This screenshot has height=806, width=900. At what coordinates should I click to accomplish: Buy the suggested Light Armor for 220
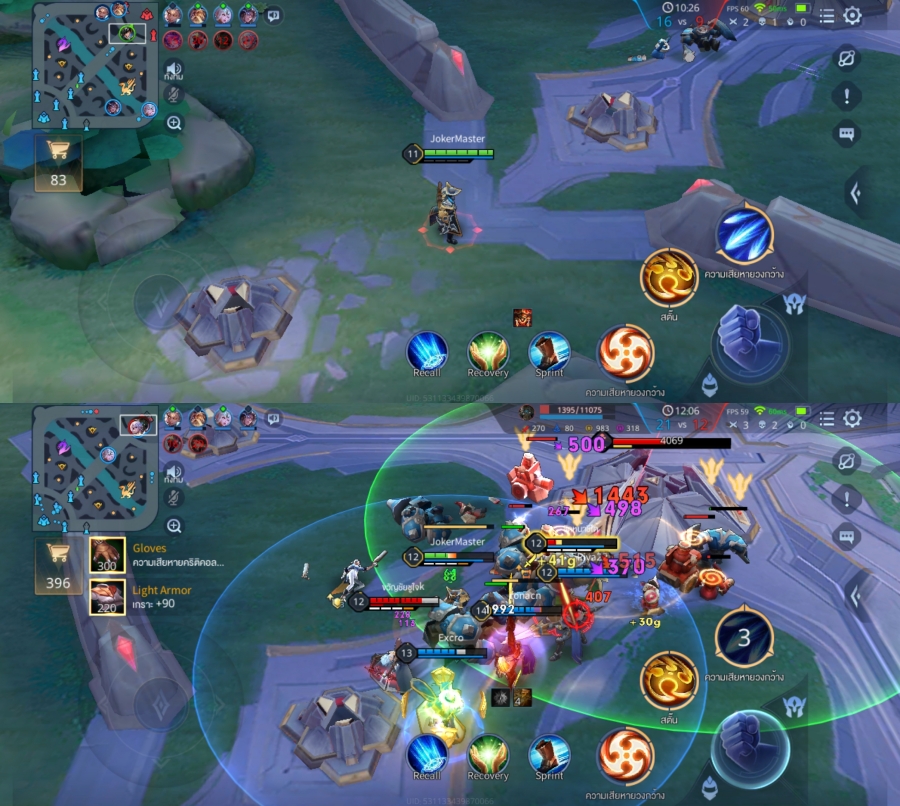click(x=107, y=599)
